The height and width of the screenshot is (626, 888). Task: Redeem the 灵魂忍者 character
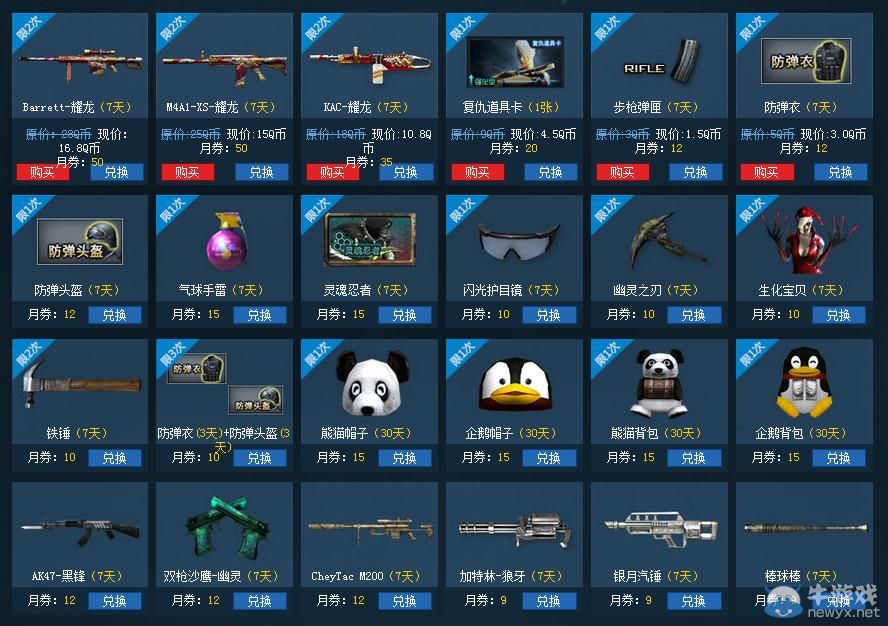(x=405, y=315)
